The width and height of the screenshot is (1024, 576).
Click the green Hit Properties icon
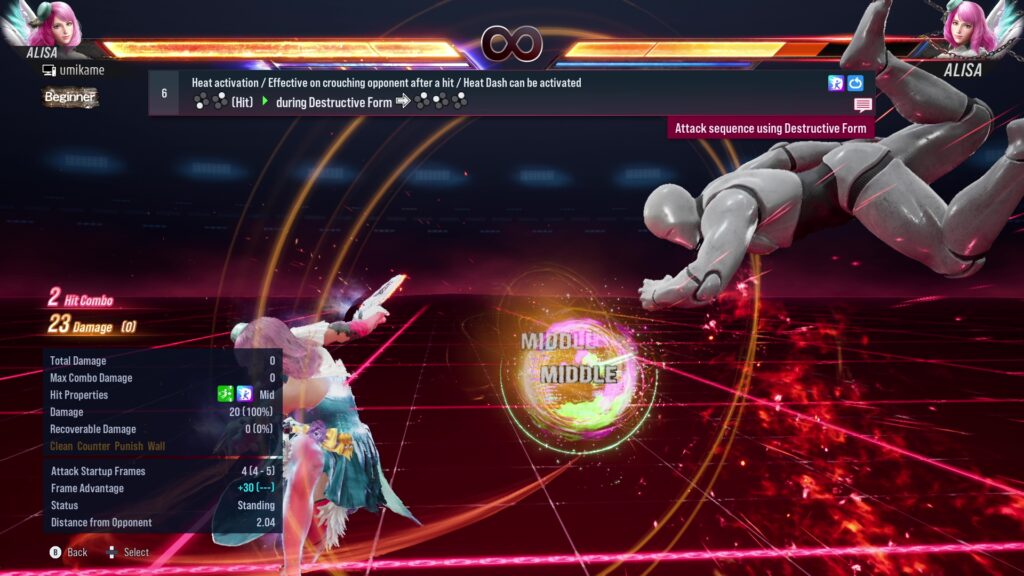[x=226, y=395]
